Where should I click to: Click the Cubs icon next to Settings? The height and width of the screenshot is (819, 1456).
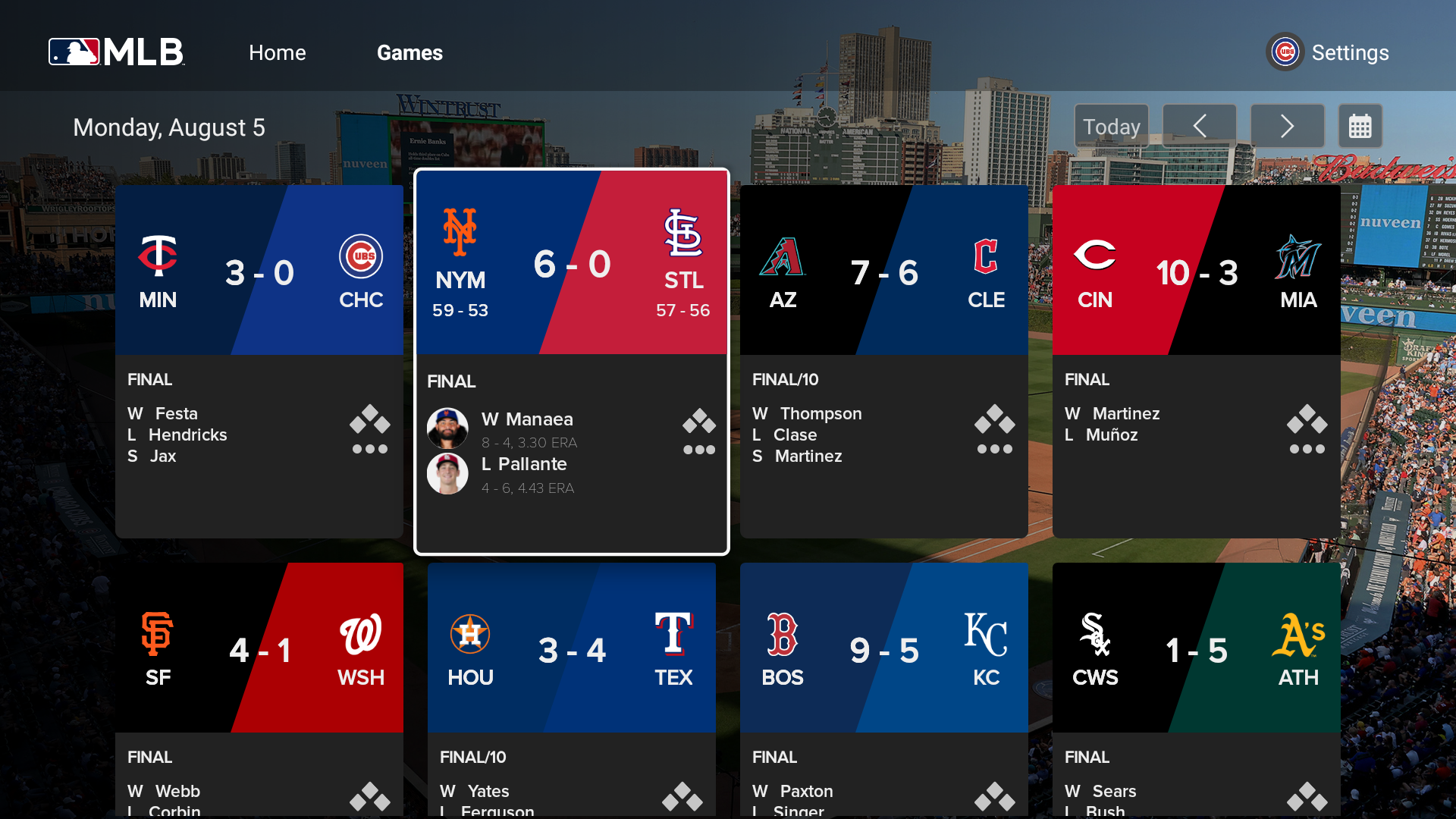tap(1285, 52)
